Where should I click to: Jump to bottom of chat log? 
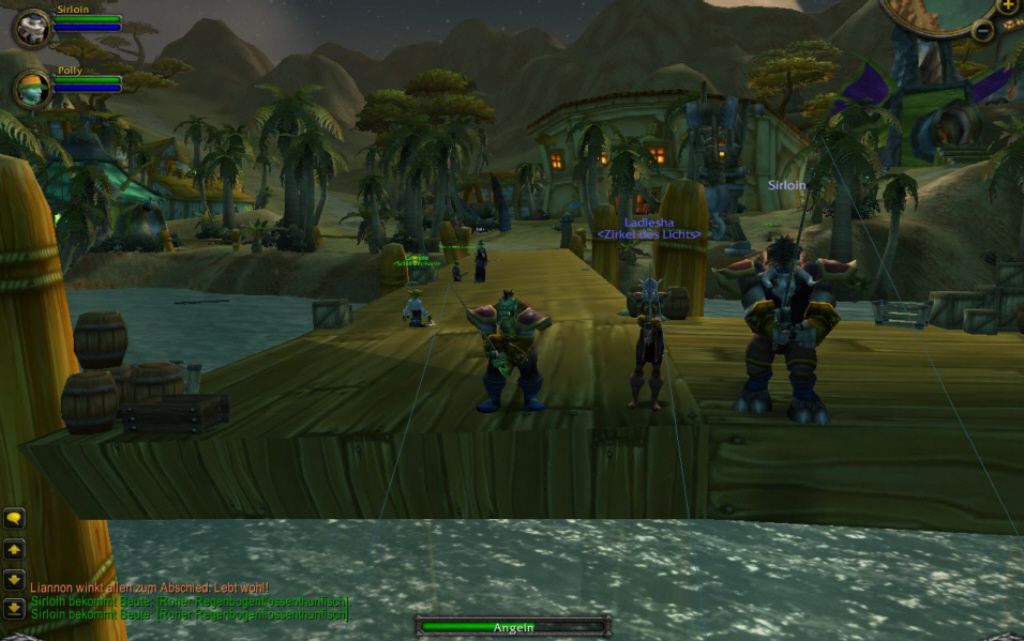(14, 607)
